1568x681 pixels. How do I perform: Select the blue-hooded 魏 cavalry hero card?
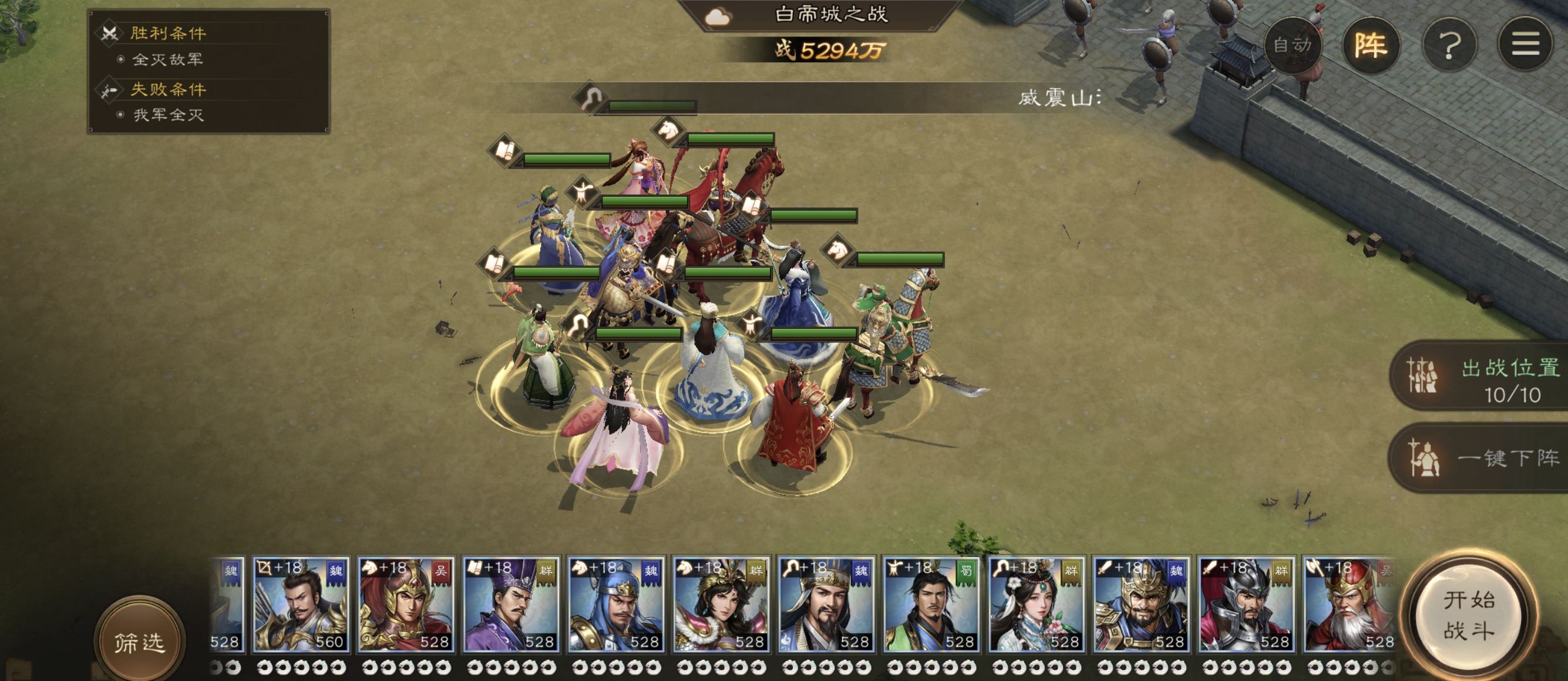point(615,605)
